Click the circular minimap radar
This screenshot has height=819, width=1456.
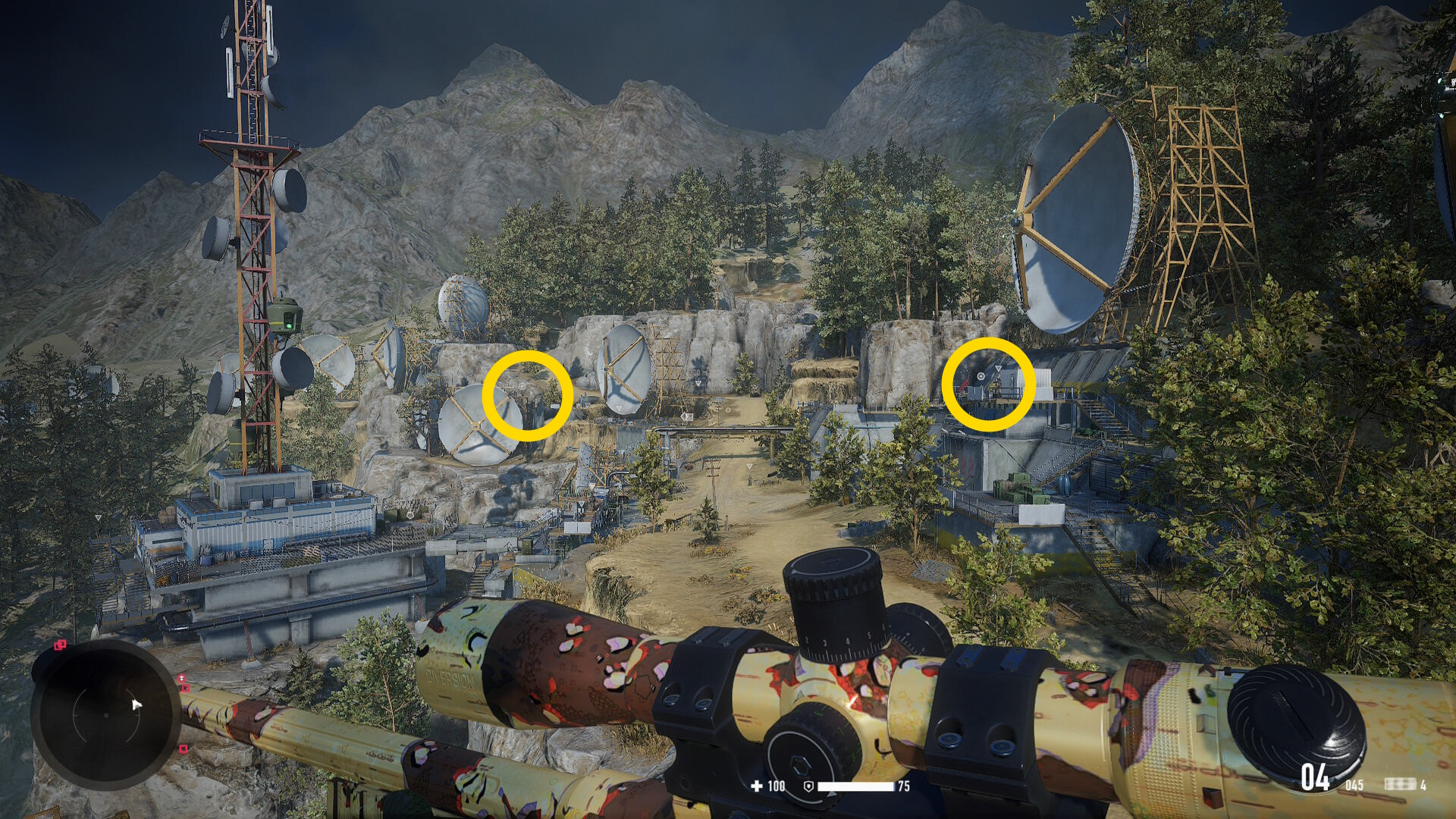(106, 714)
